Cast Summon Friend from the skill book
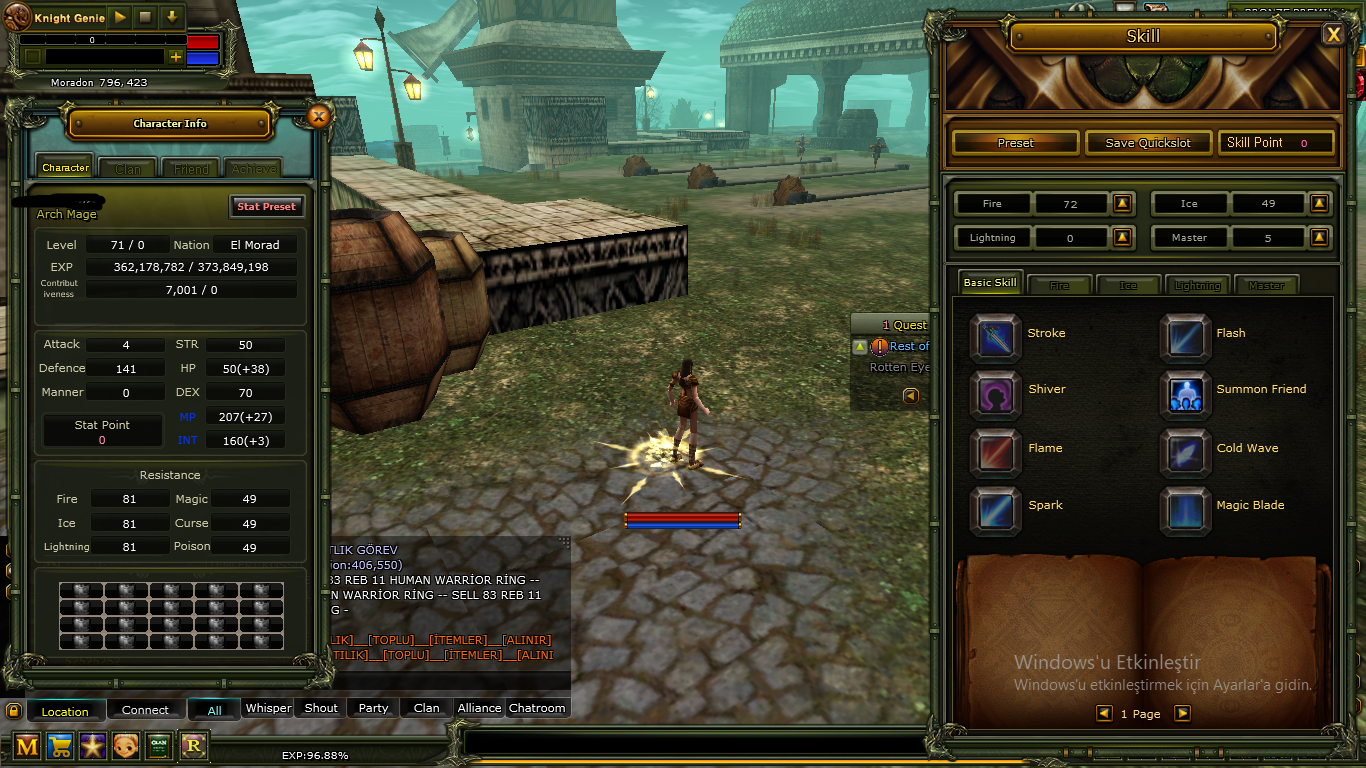The width and height of the screenshot is (1366, 768). click(1185, 394)
